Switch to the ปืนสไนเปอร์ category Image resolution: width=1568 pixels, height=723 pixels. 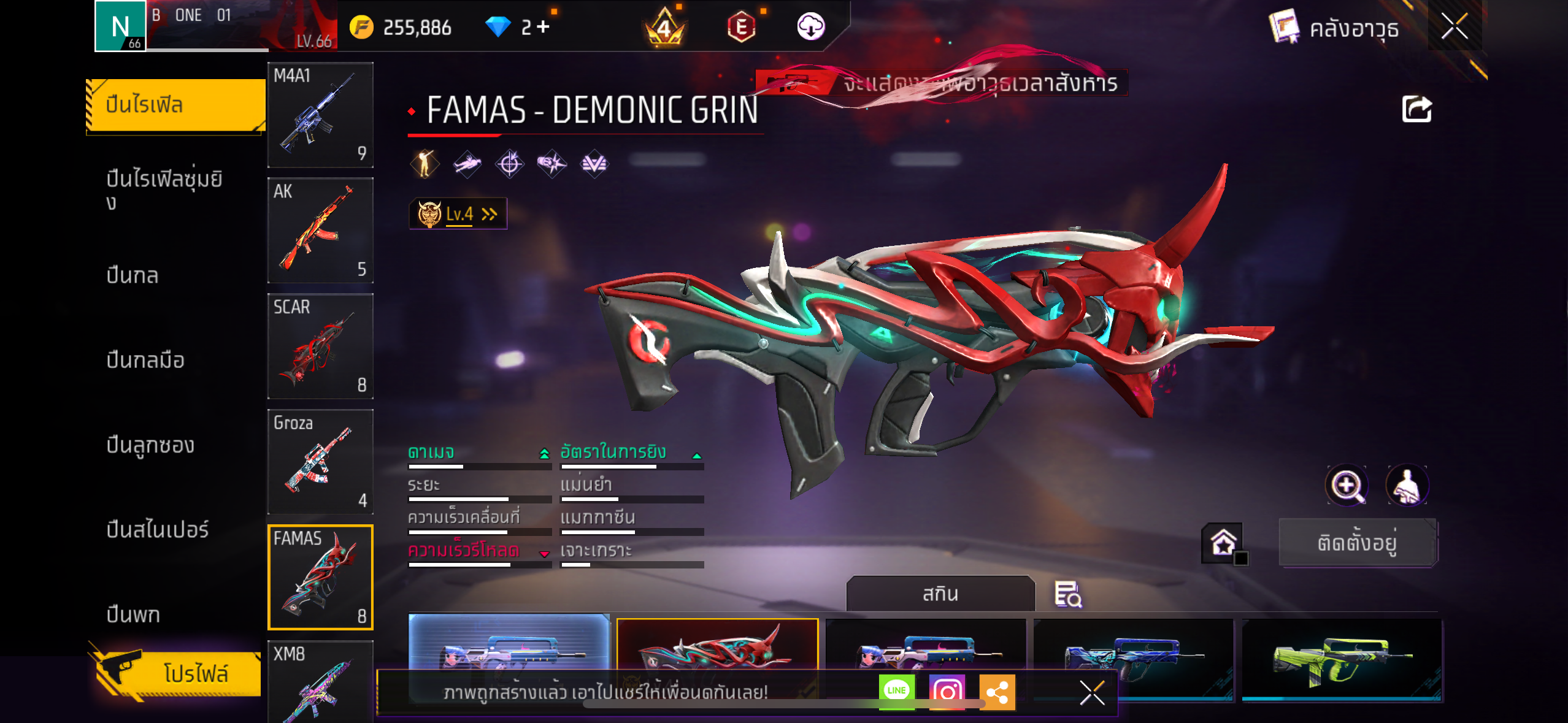pyautogui.click(x=158, y=529)
